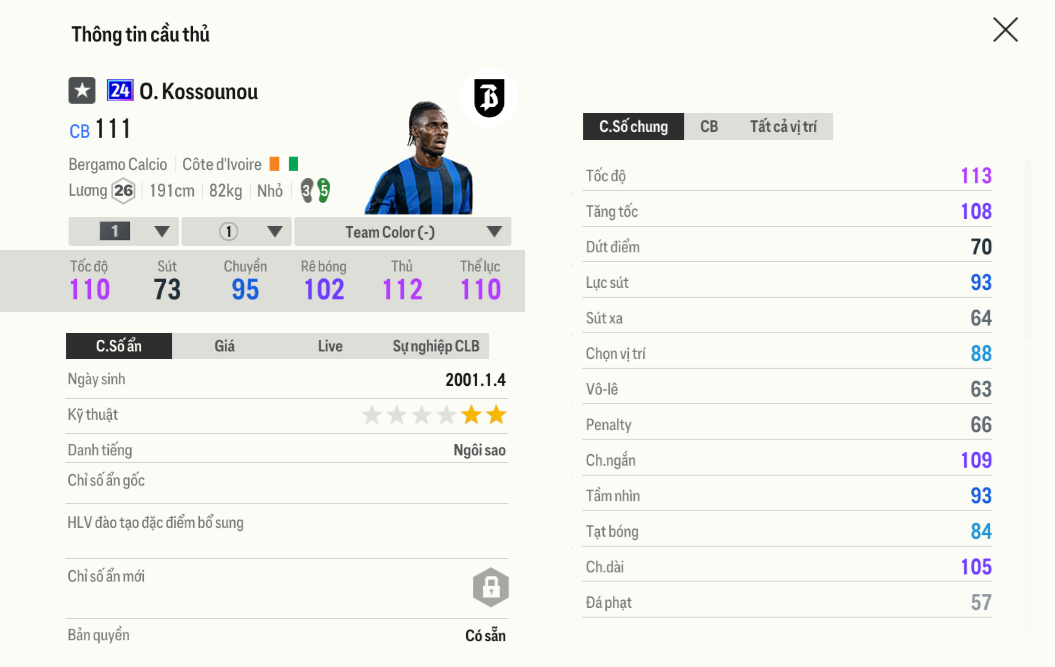This screenshot has height=667, width=1055.
Task: Close the player info window
Action: pos(1005,30)
